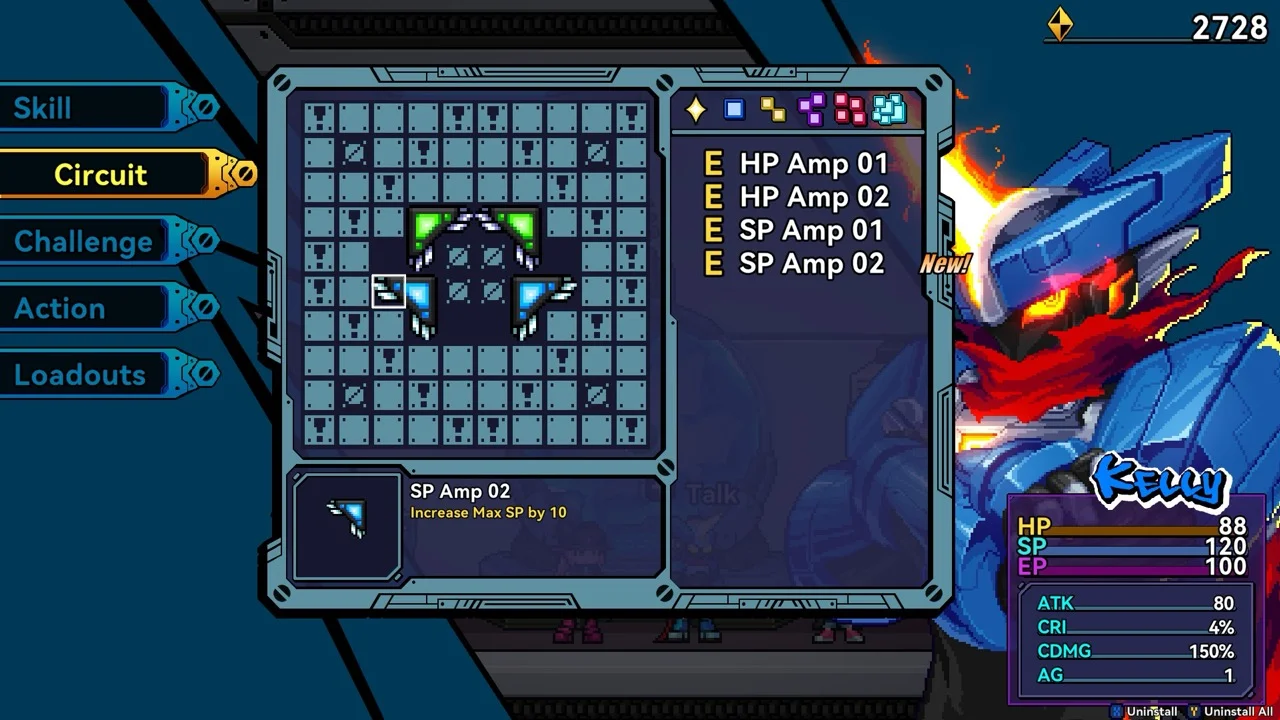Show the Loadouts menu
The width and height of the screenshot is (1280, 720).
tap(80, 376)
